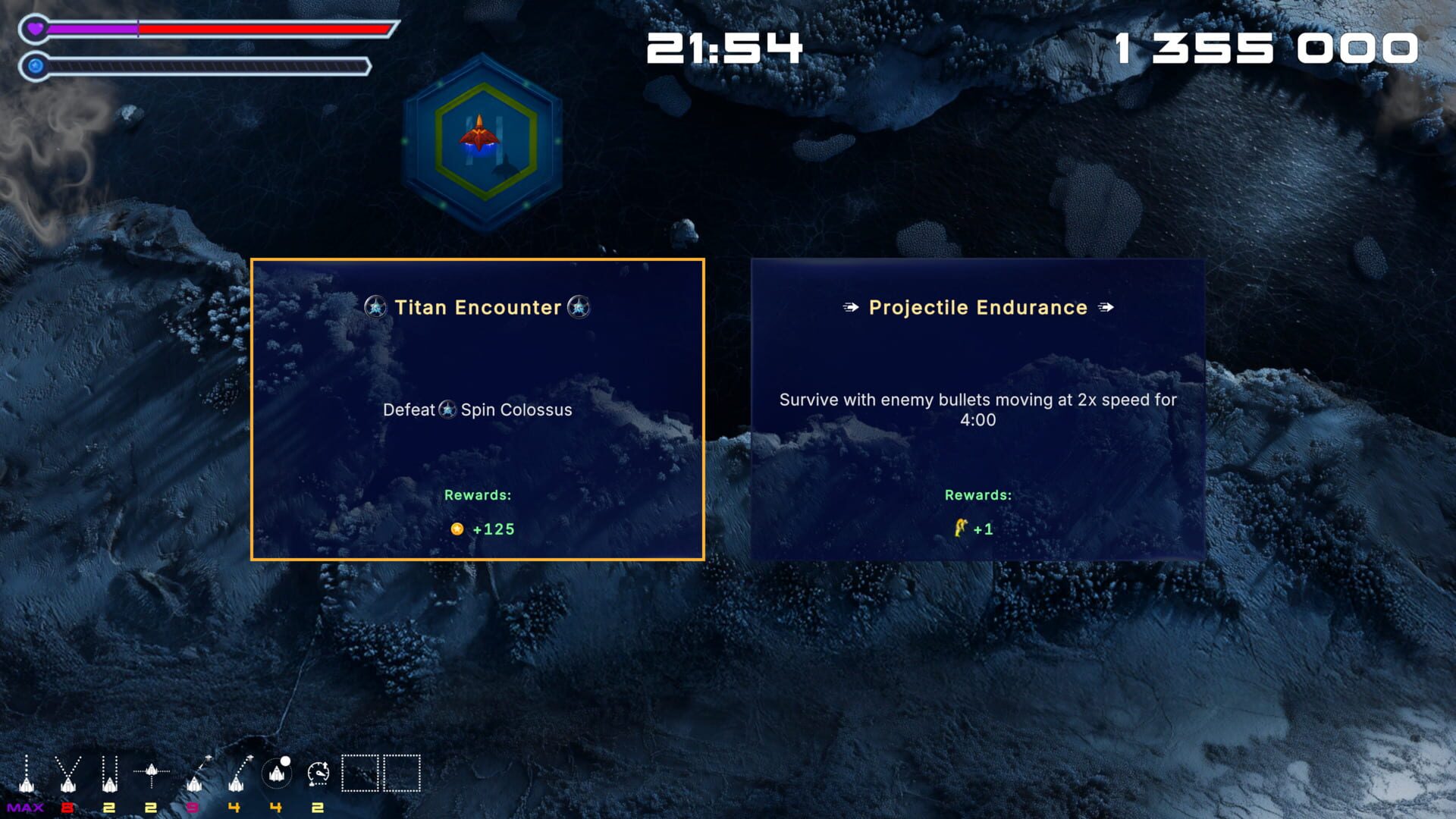
Task: Click the coin icon next to +125 reward
Action: click(458, 529)
